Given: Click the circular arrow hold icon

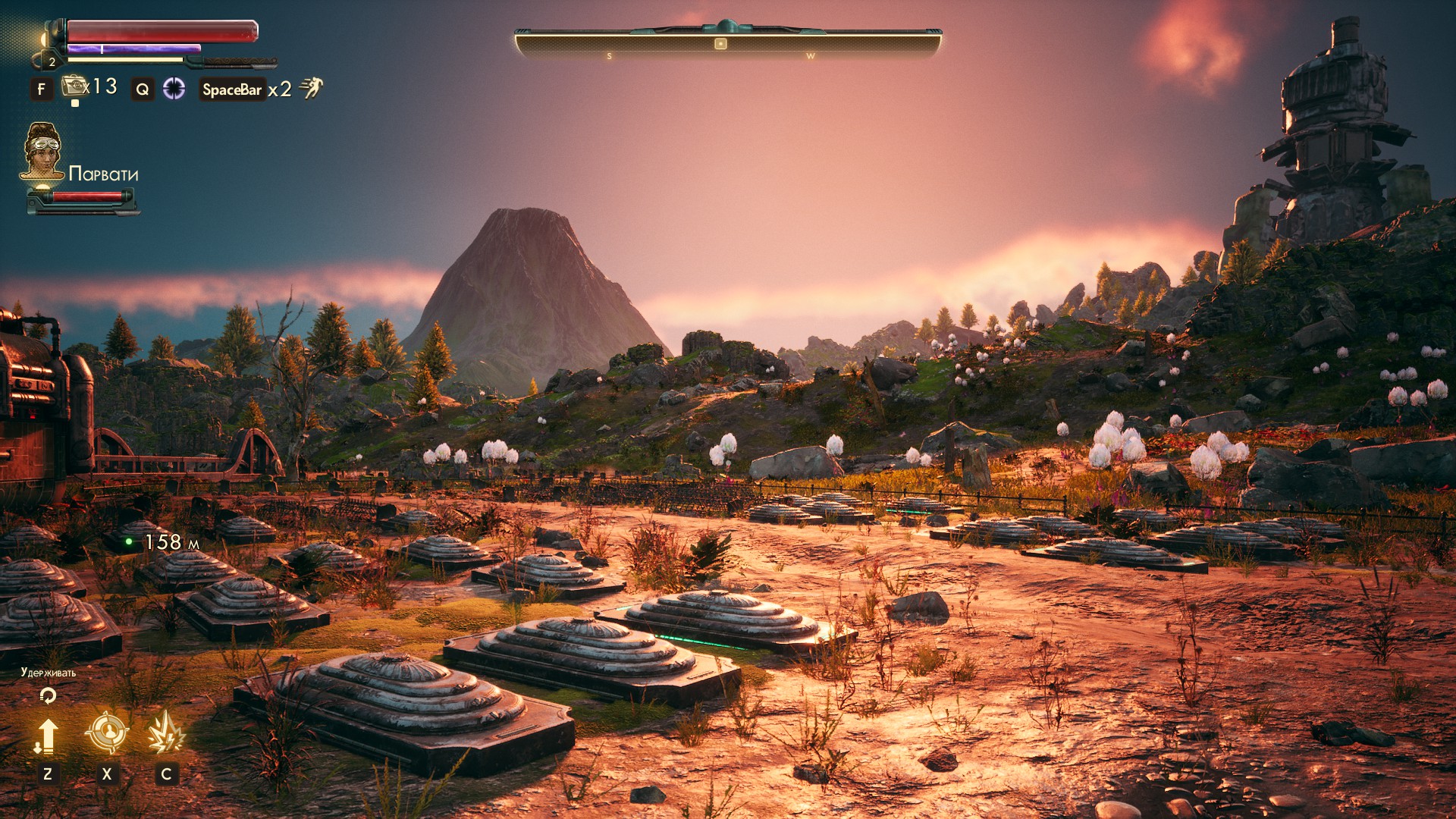Looking at the screenshot, I should tap(48, 695).
